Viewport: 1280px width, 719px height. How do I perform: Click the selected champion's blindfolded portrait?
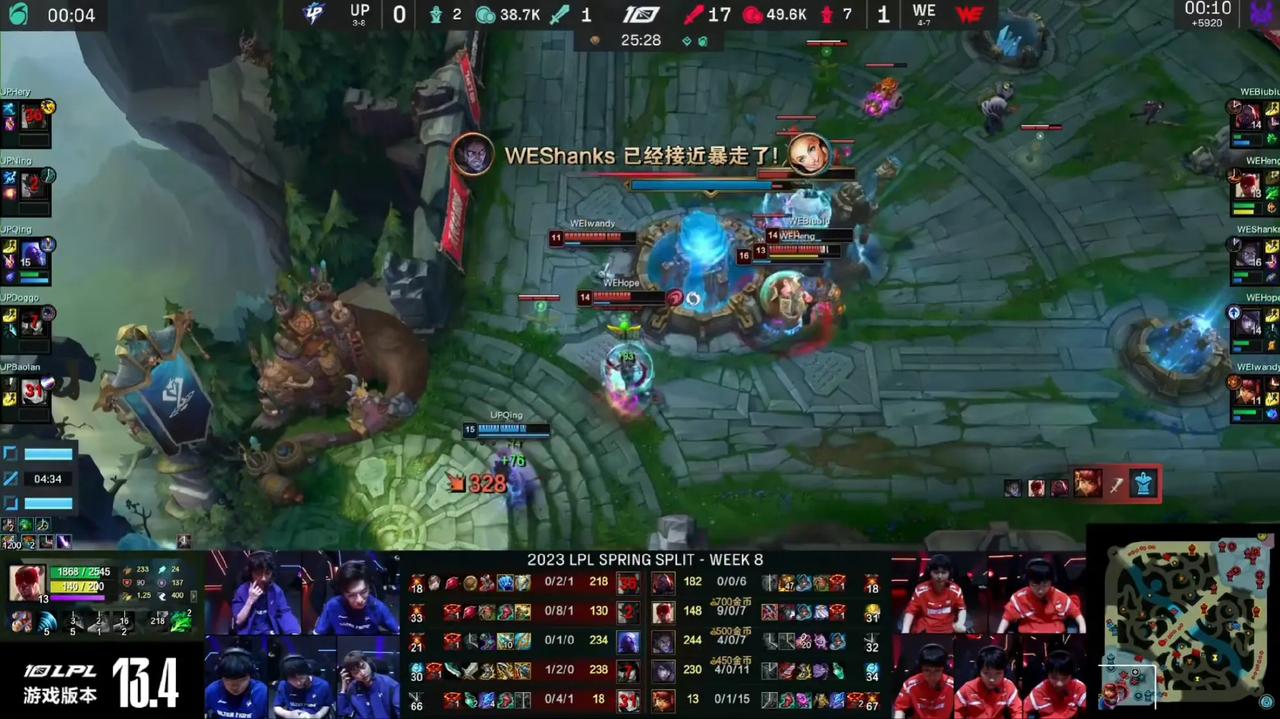[27, 583]
